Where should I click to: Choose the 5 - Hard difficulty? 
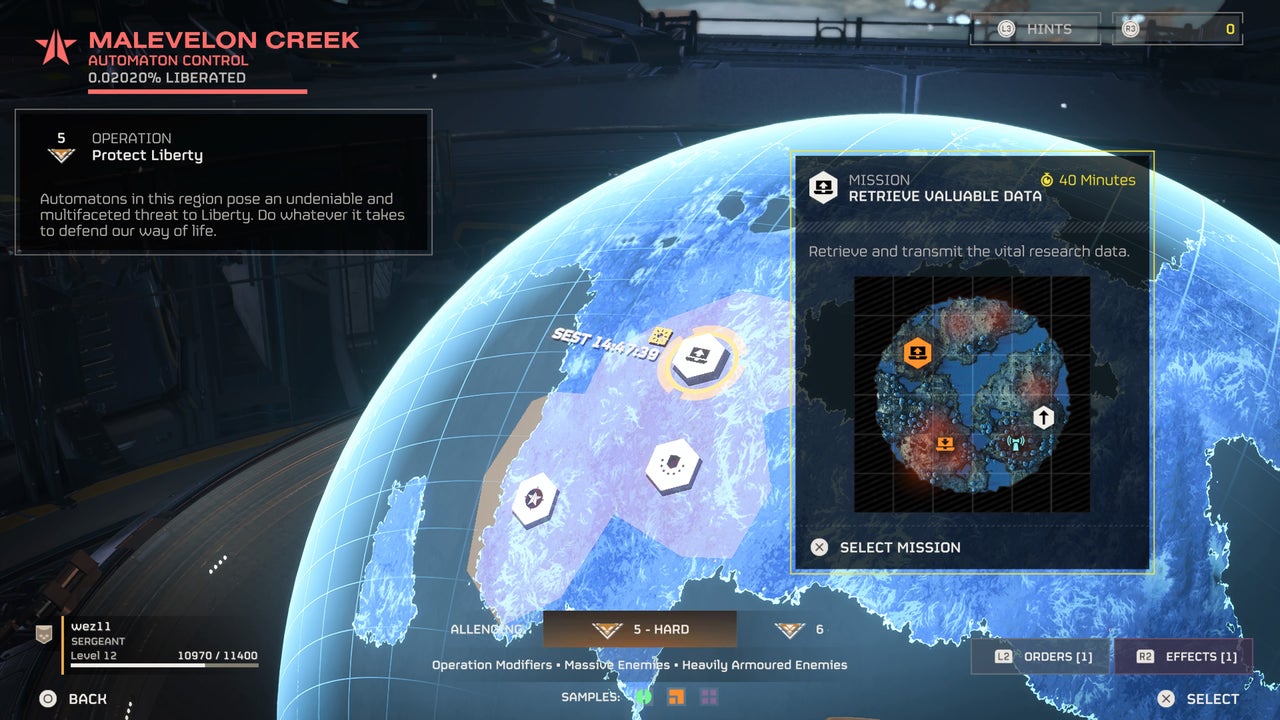640,629
